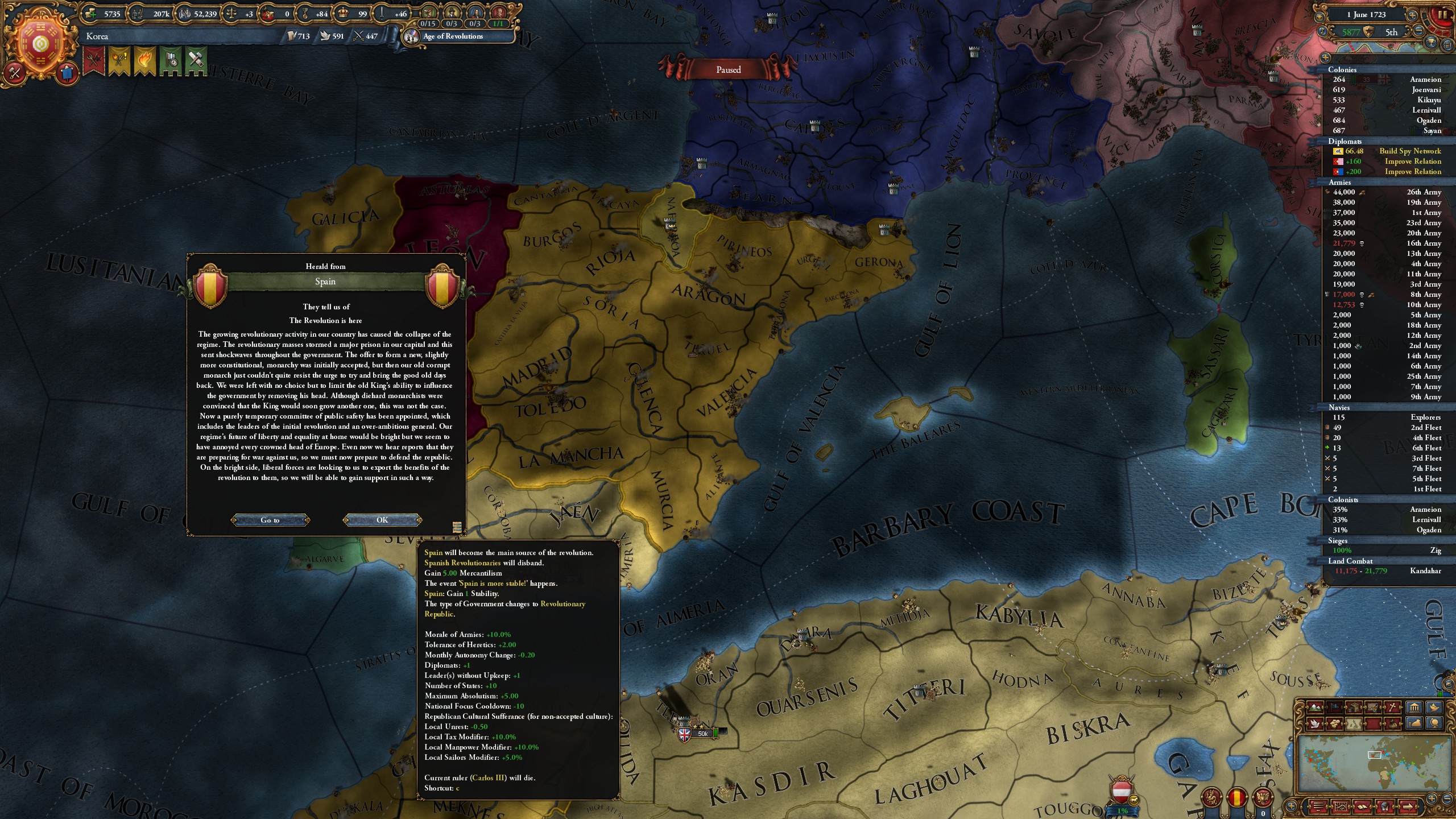Click the Age of Revolutions icon
The height and width of the screenshot is (819, 1456).
pos(411,38)
